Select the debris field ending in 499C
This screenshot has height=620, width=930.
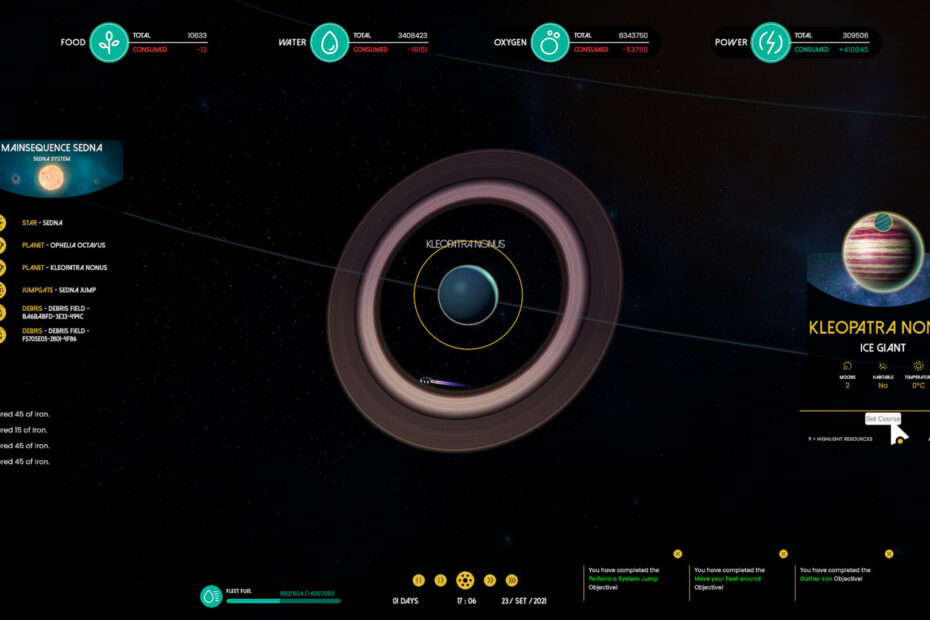click(56, 312)
